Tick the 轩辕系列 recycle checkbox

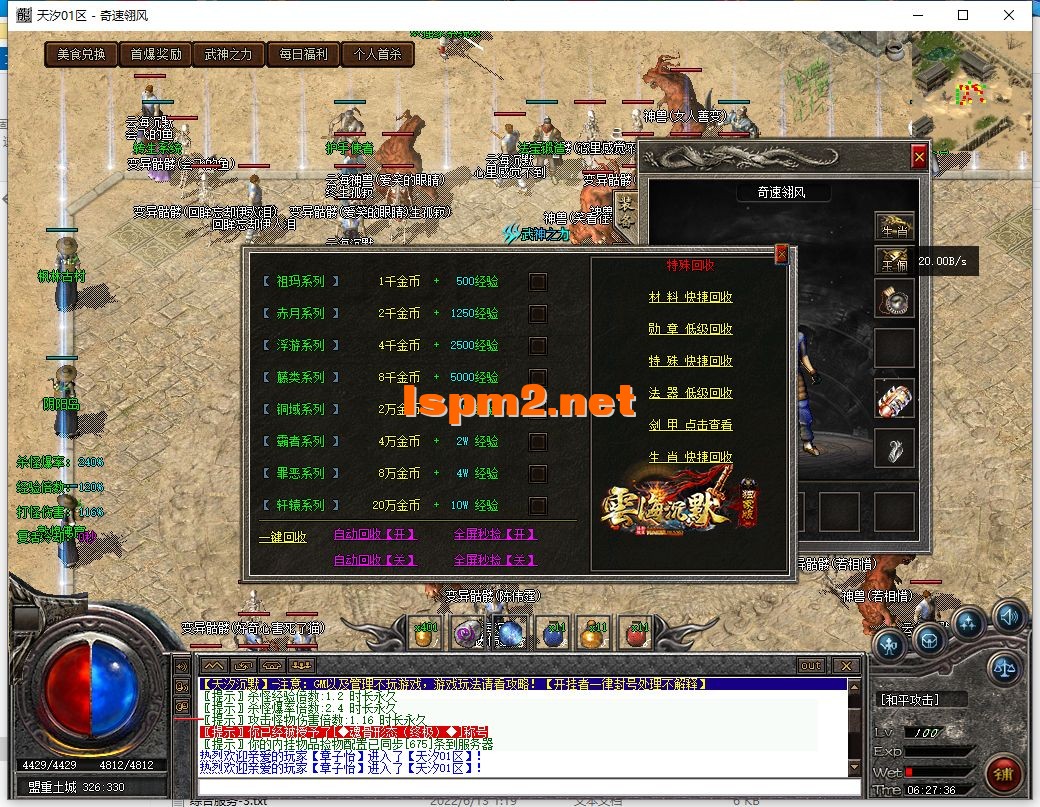pyautogui.click(x=538, y=506)
